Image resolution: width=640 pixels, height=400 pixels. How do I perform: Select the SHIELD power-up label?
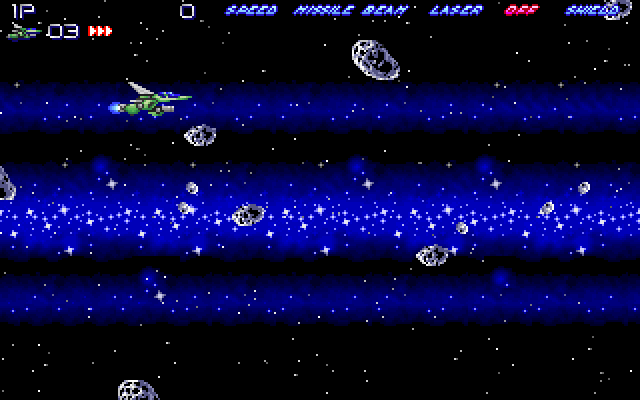click(x=592, y=11)
